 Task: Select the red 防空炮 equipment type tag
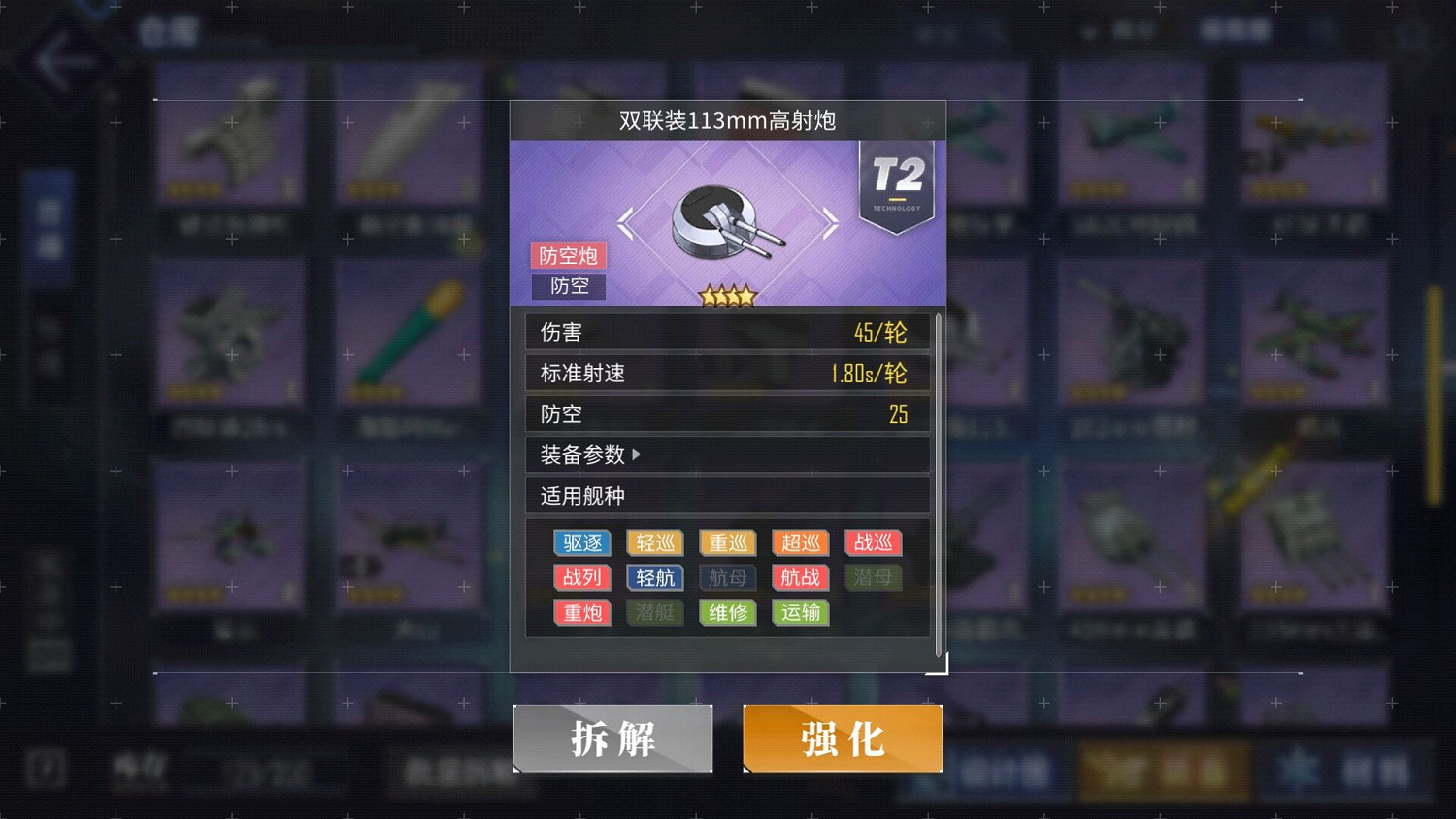click(568, 255)
